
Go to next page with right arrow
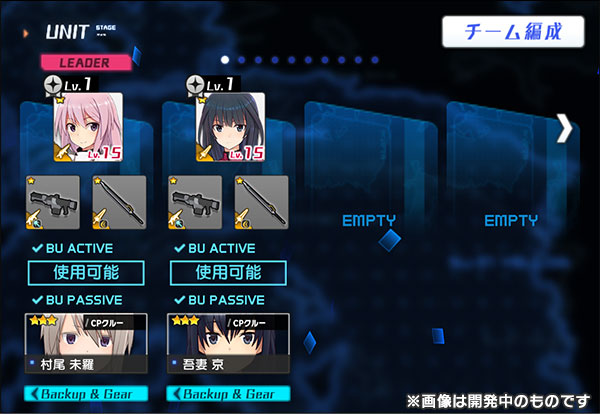[565, 127]
